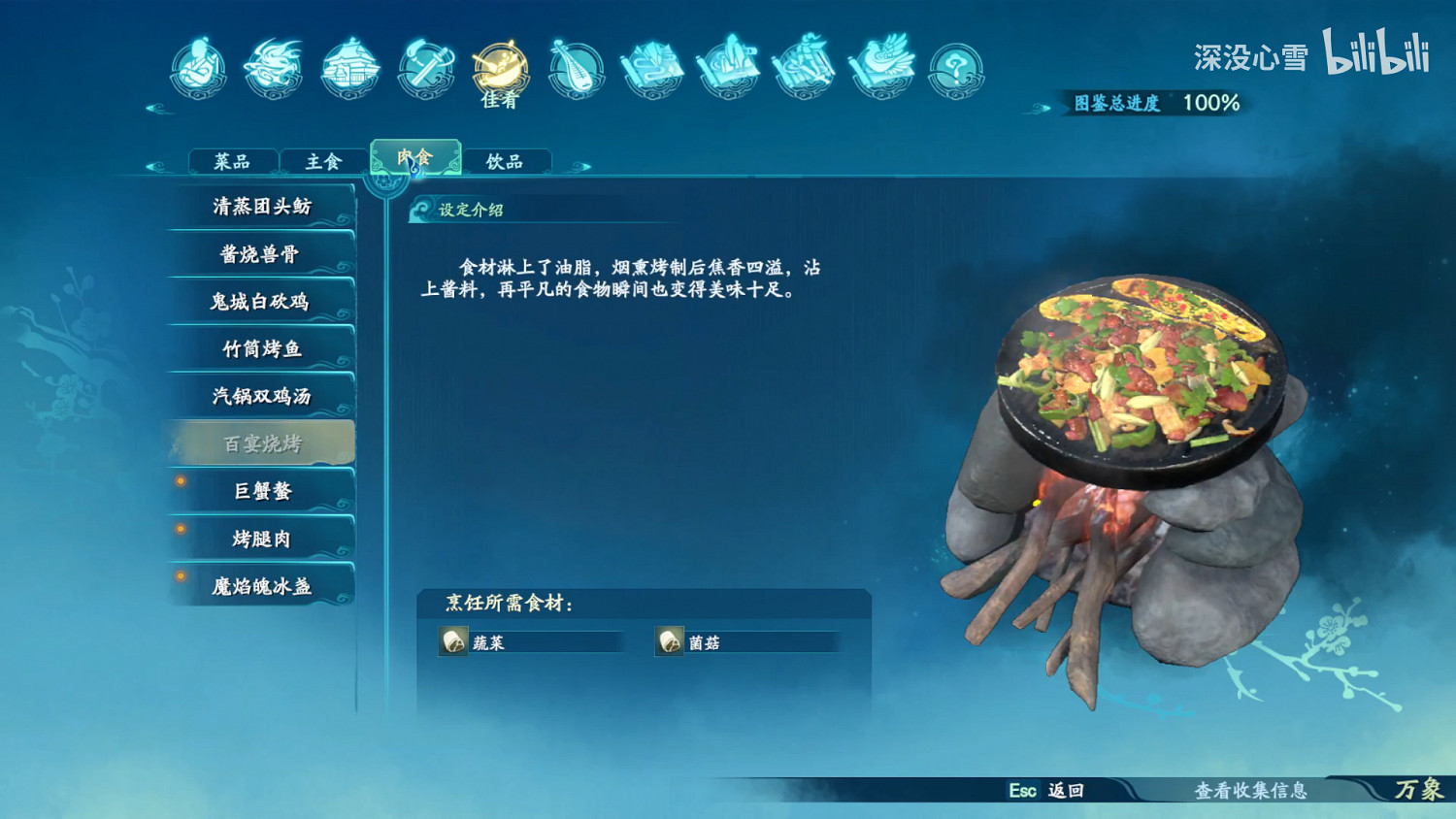Switch to the 主食 tab
1456x819 pixels.
(321, 159)
